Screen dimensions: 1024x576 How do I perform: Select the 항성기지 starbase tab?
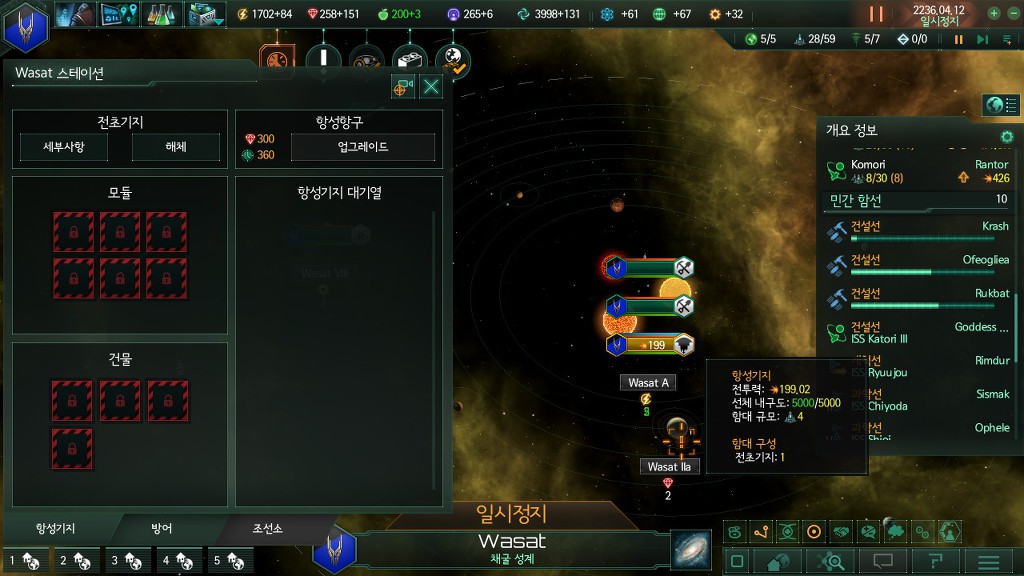click(x=55, y=528)
